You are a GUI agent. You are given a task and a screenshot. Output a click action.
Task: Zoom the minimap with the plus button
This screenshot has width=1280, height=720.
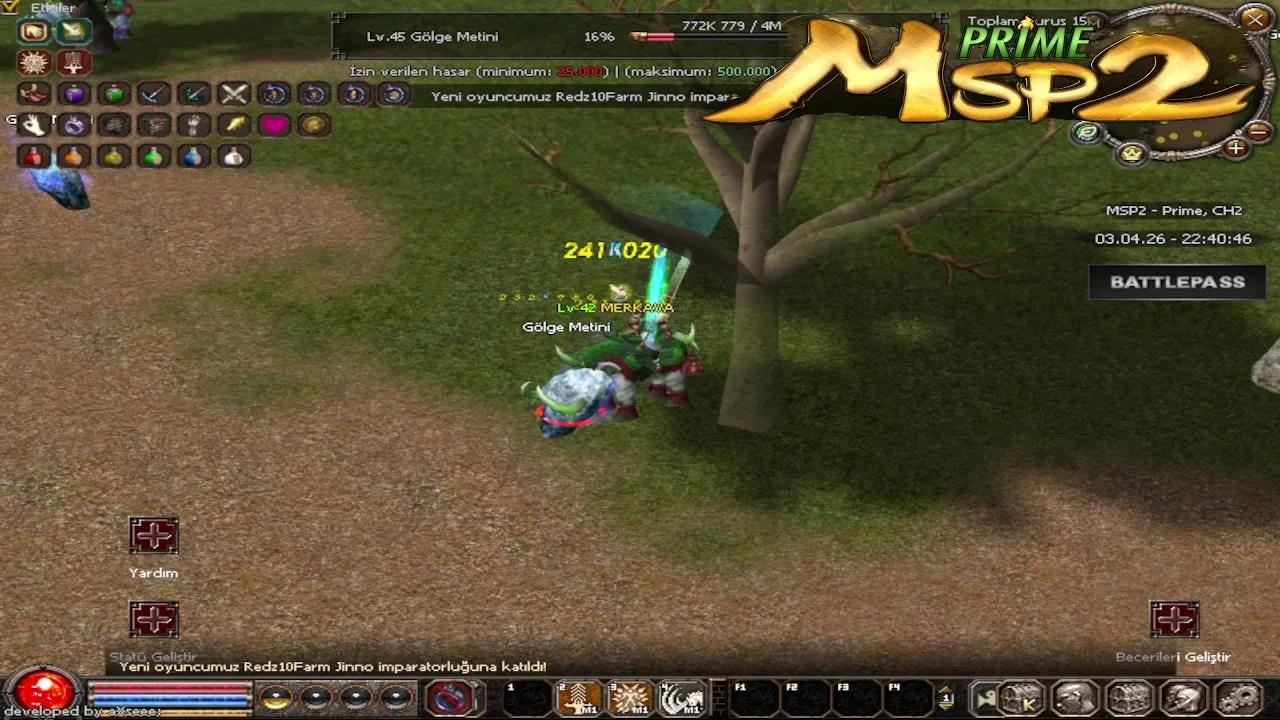(1236, 148)
